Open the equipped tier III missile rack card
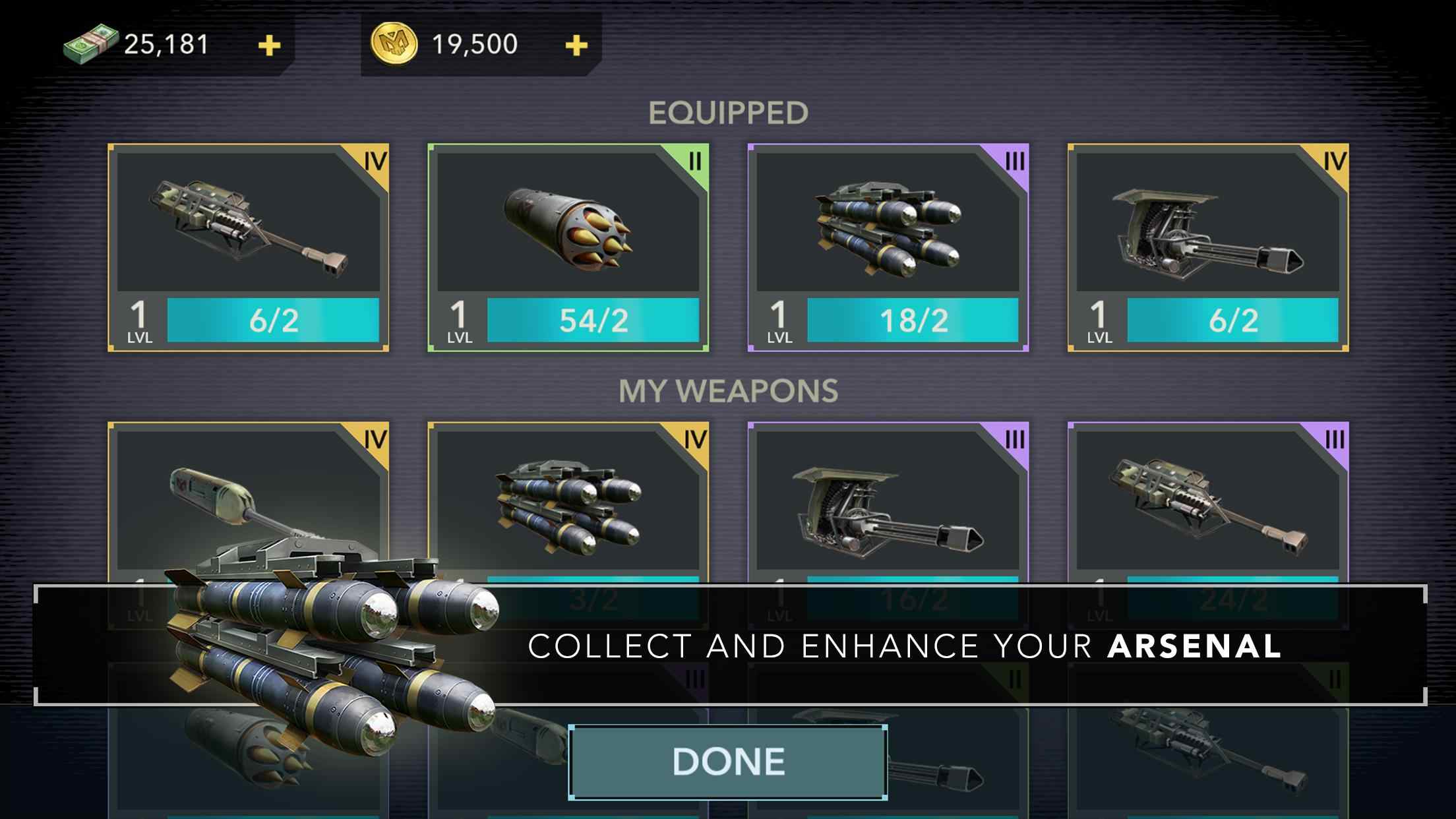The height and width of the screenshot is (819, 1456). click(x=888, y=247)
